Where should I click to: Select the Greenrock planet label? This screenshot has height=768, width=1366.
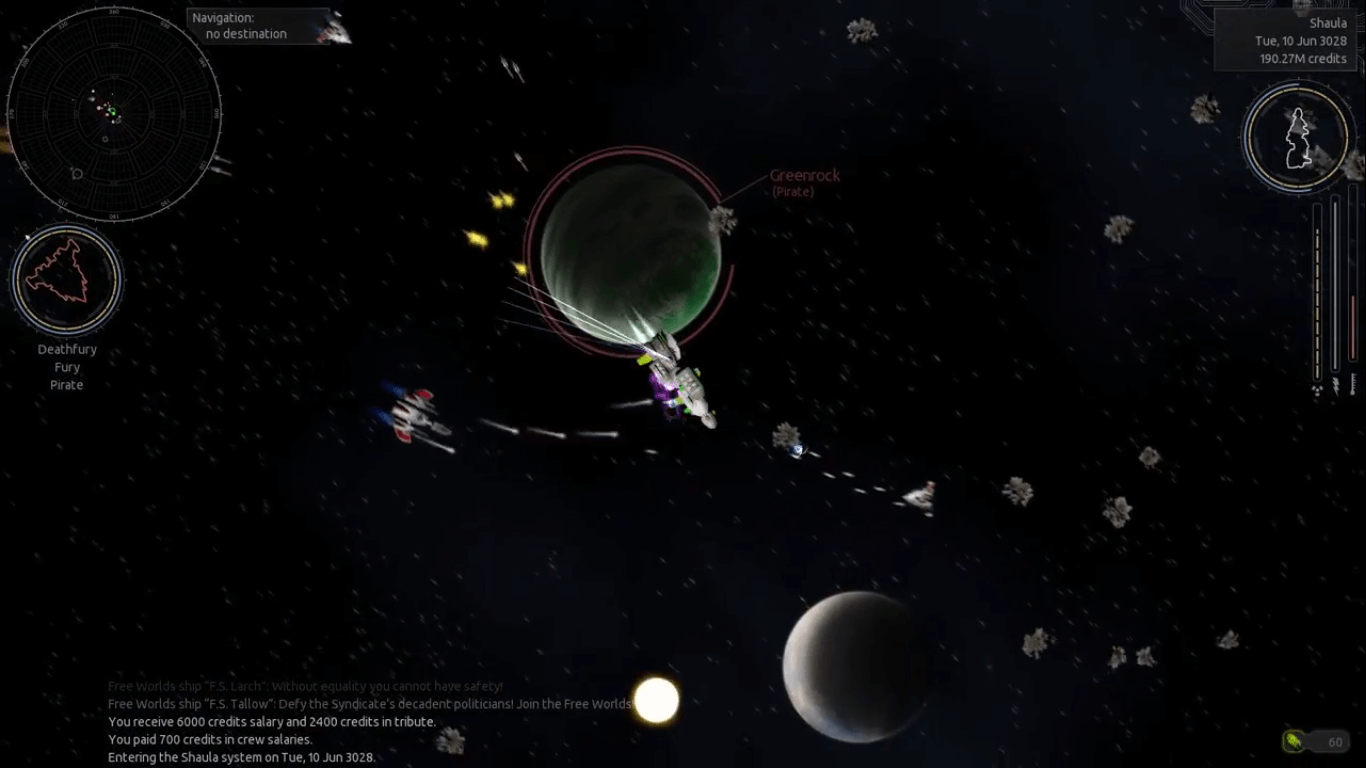(x=804, y=176)
